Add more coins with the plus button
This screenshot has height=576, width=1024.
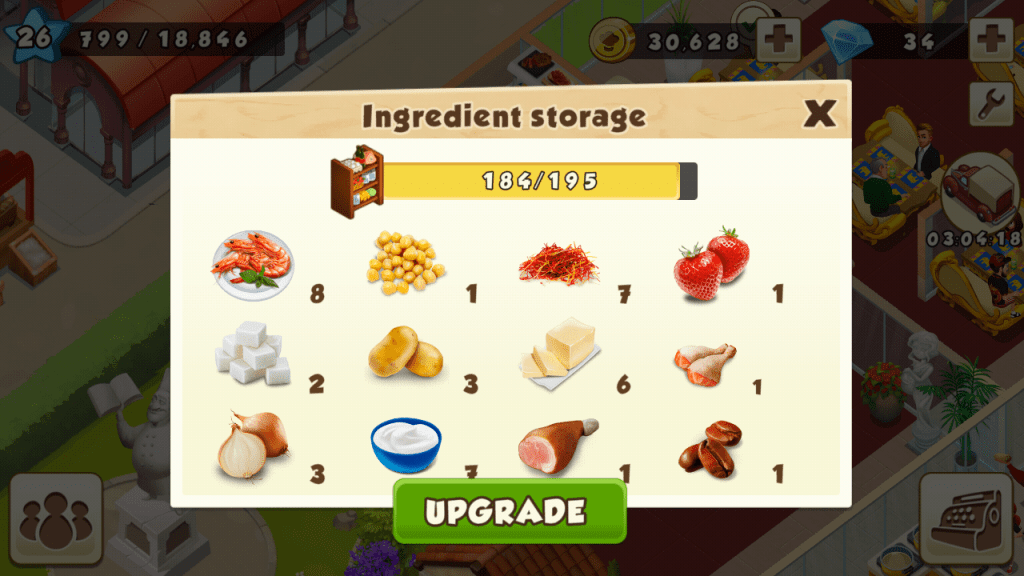[x=777, y=40]
